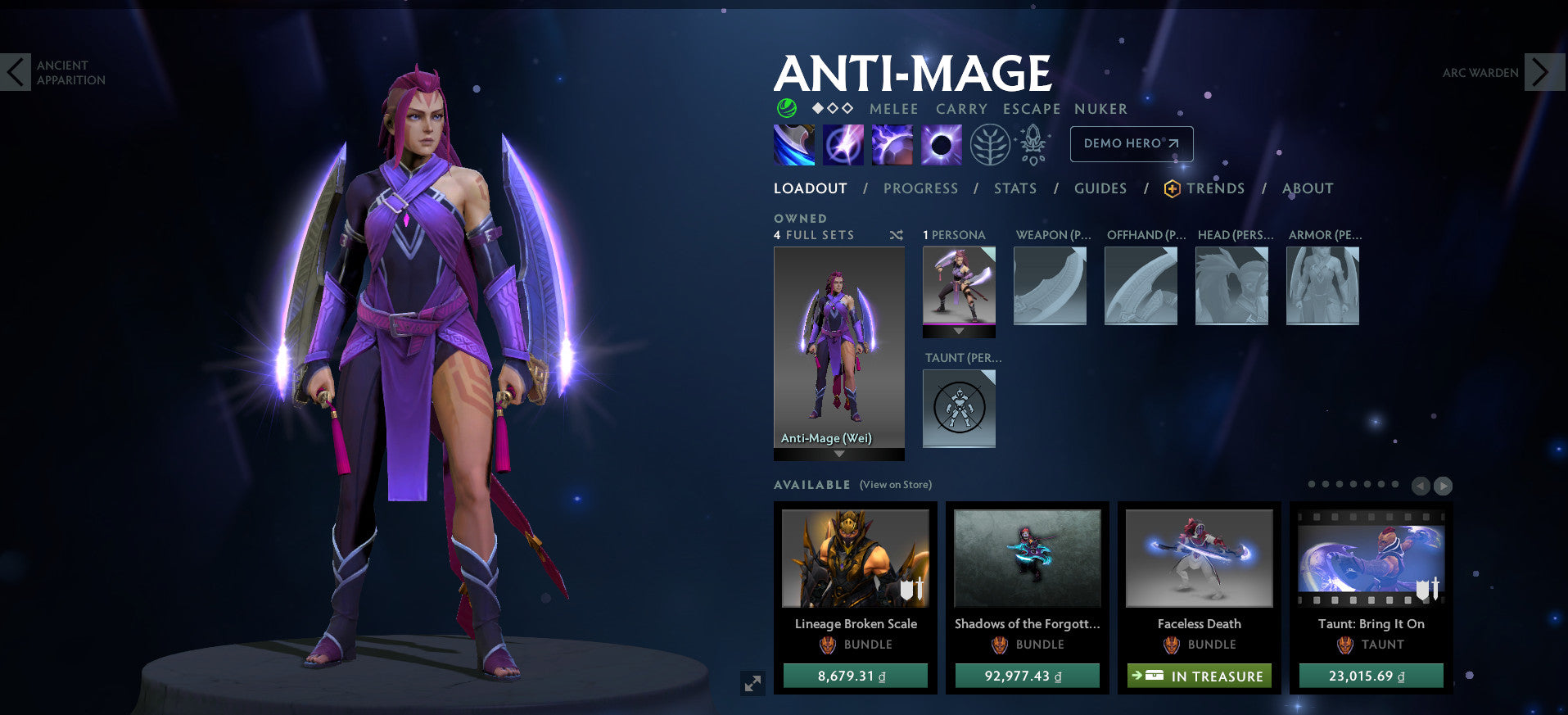Toggle the expand view arrows under the hero model
Viewport: 1568px width, 715px height.
tap(754, 682)
